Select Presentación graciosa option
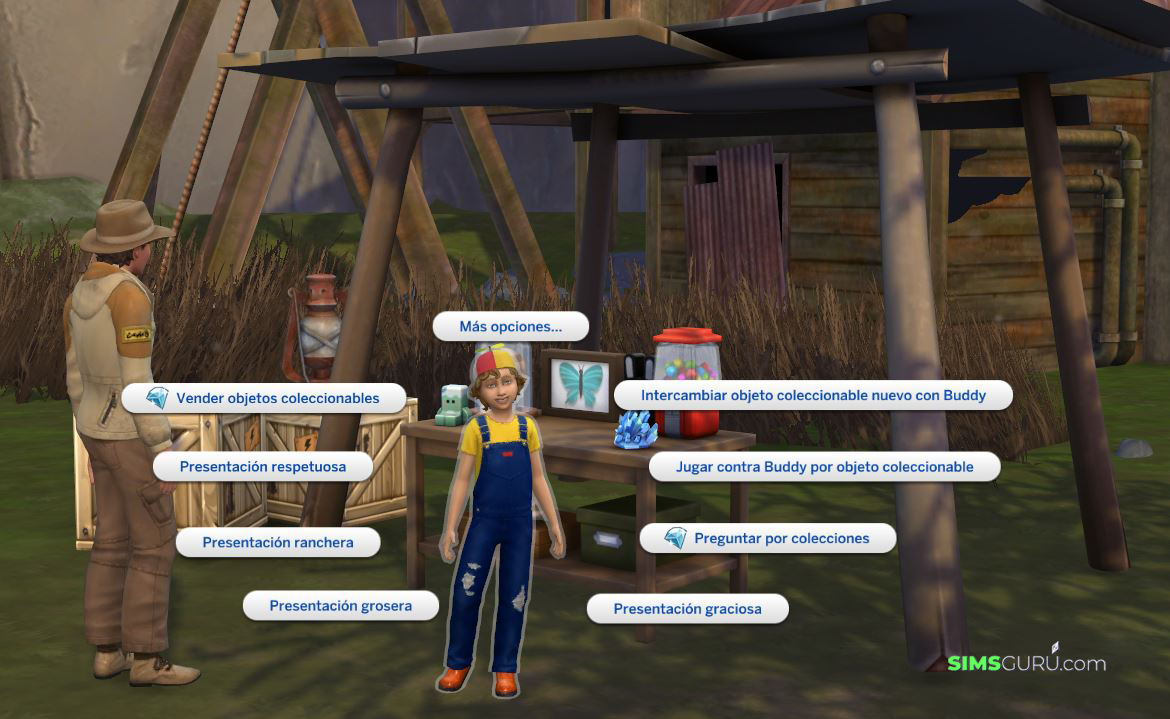The height and width of the screenshot is (719, 1170). coord(687,609)
